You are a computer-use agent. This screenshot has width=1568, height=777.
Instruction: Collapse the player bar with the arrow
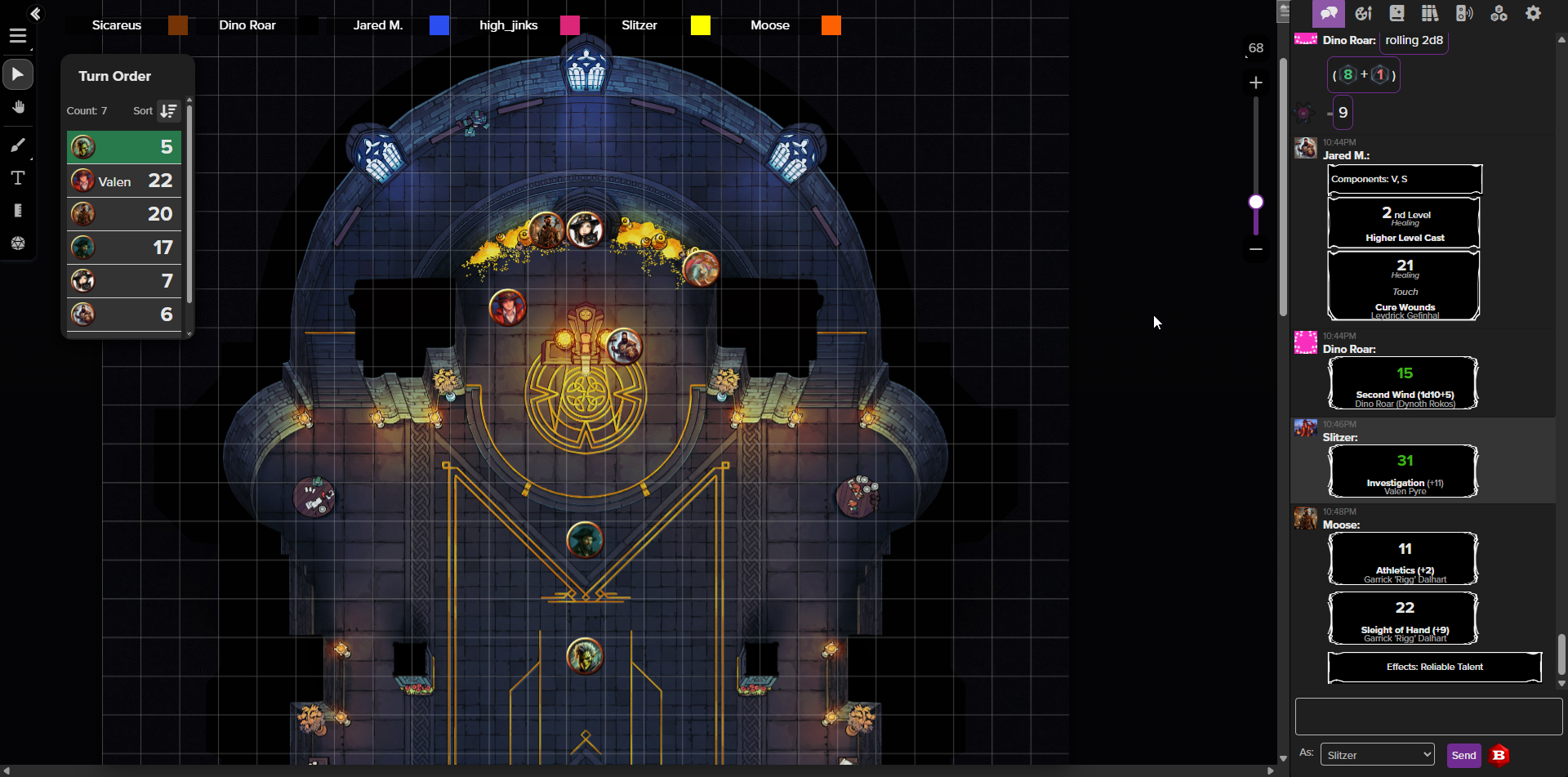(35, 14)
